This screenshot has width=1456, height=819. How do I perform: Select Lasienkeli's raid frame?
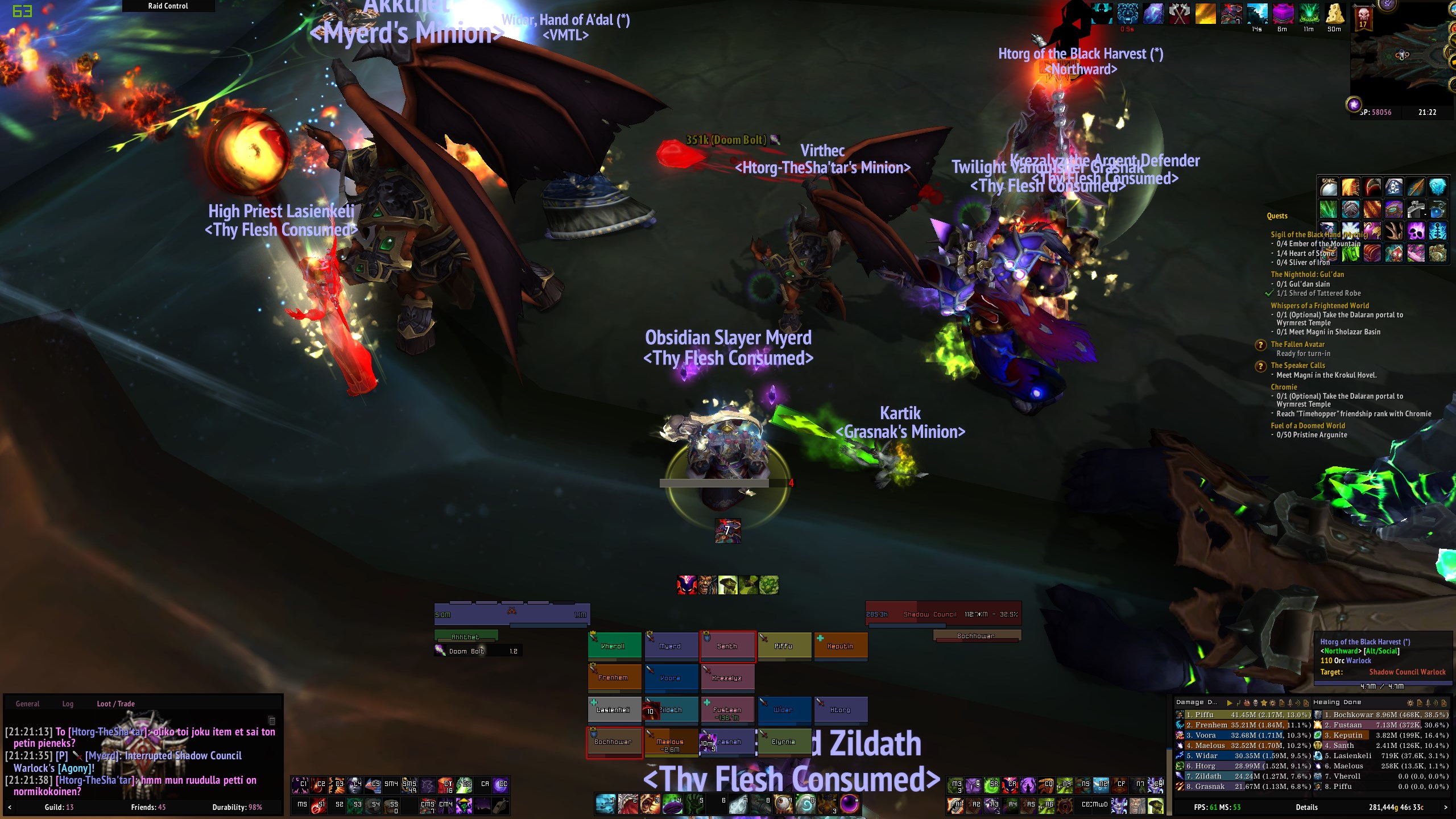click(x=614, y=710)
